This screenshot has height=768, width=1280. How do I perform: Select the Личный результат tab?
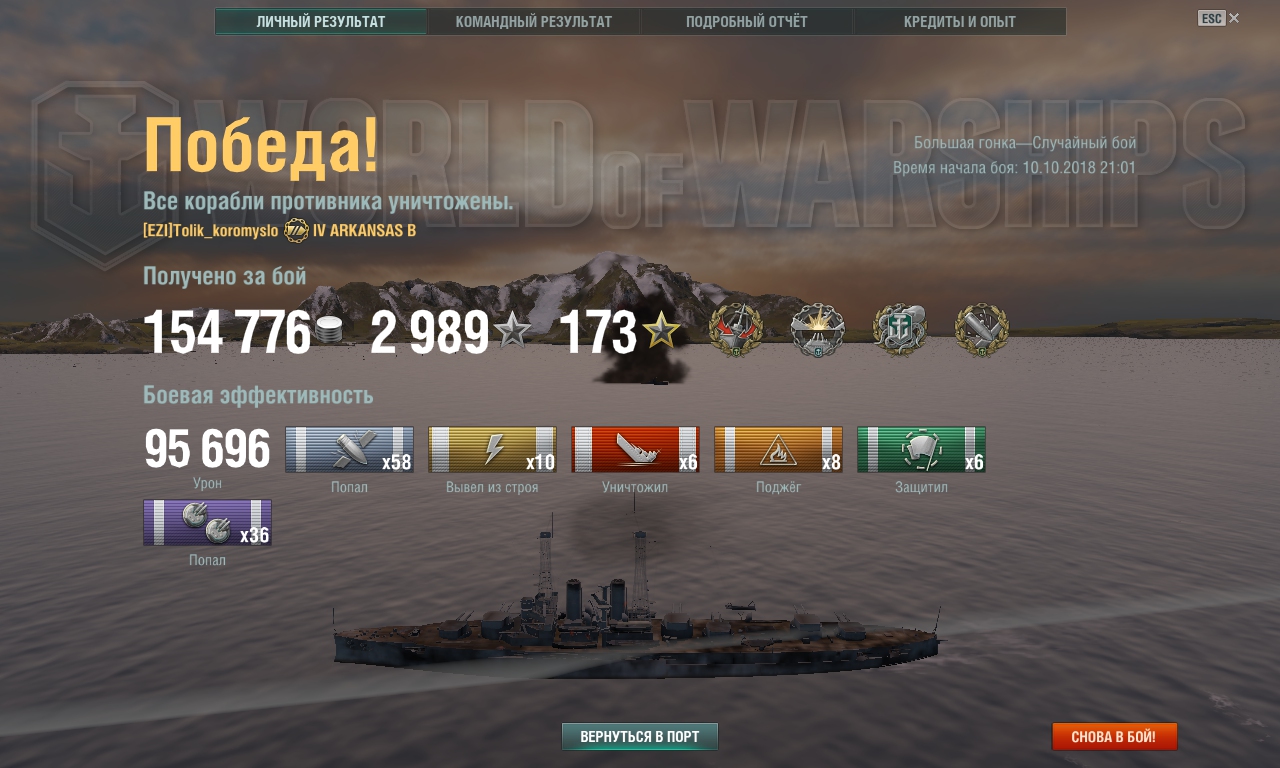pos(321,22)
